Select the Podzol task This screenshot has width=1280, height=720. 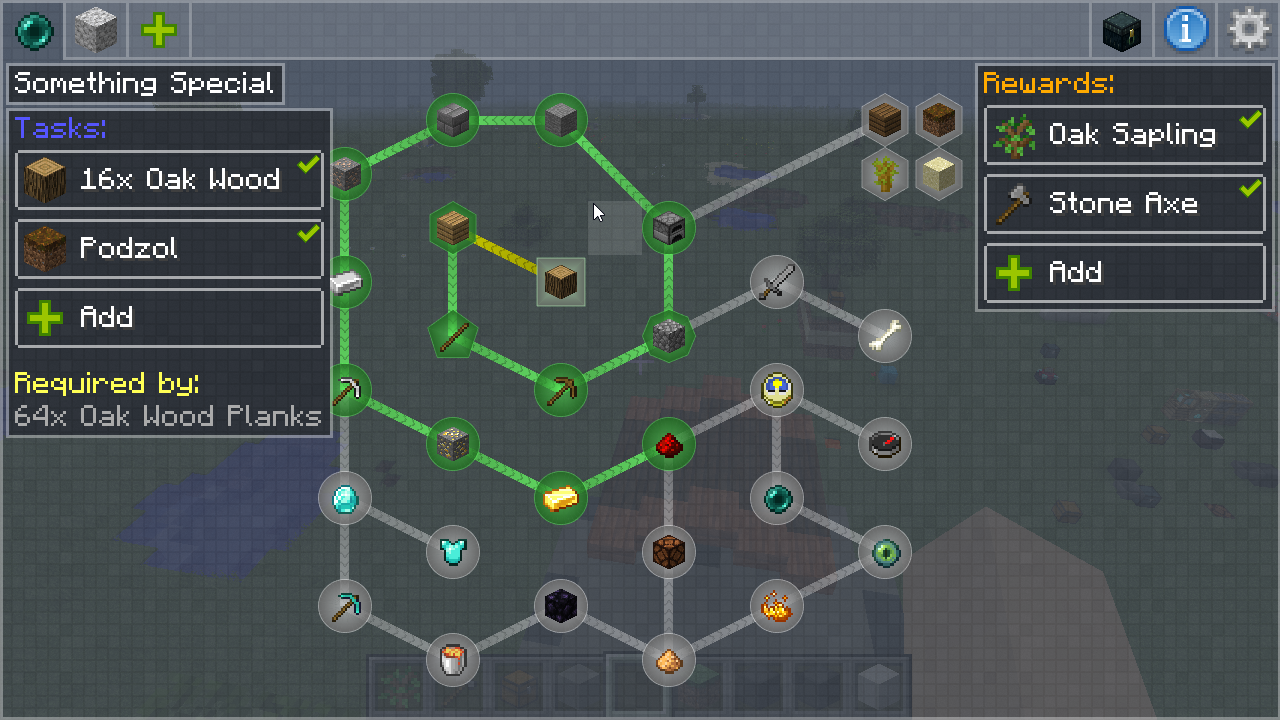(169, 248)
